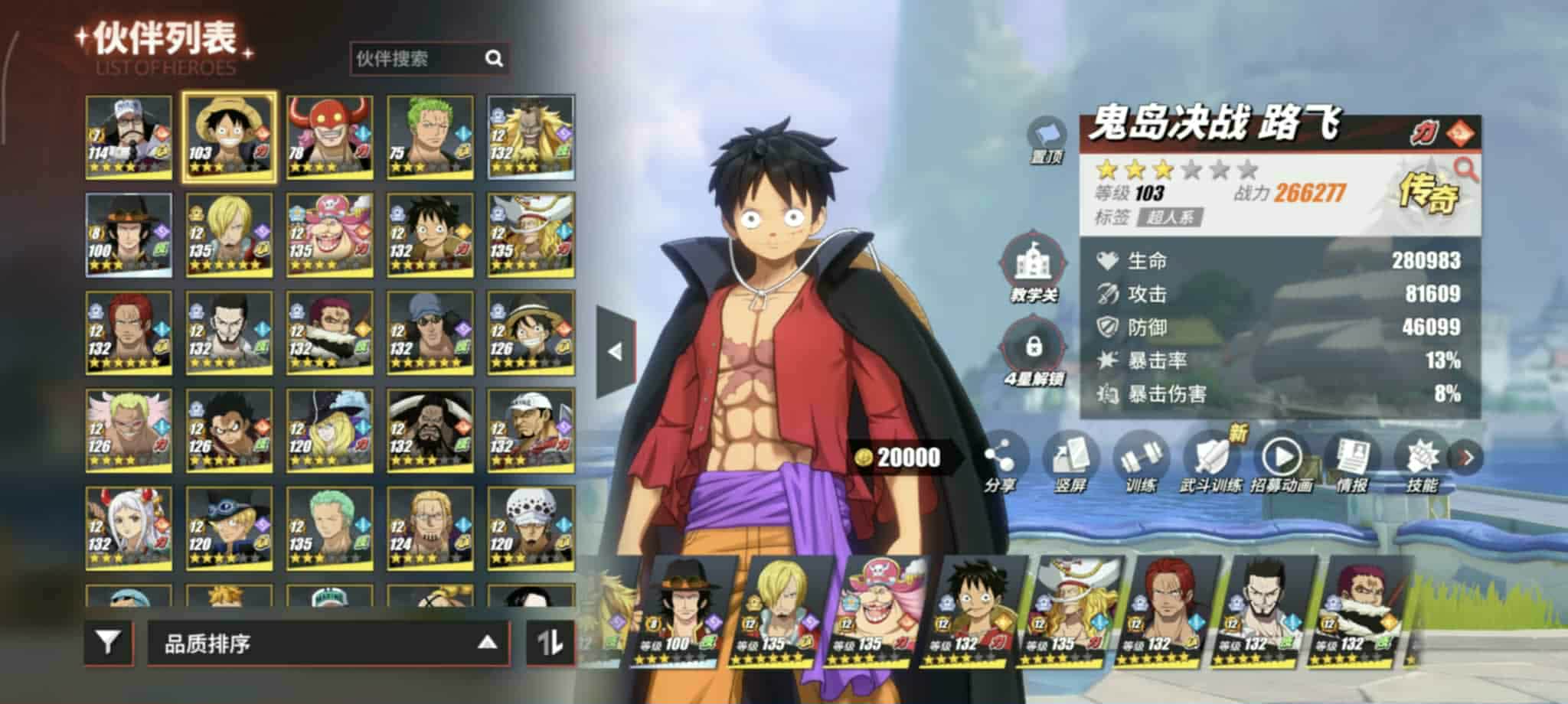Toggle the sort order arrows button
1568x704 pixels.
(x=550, y=643)
